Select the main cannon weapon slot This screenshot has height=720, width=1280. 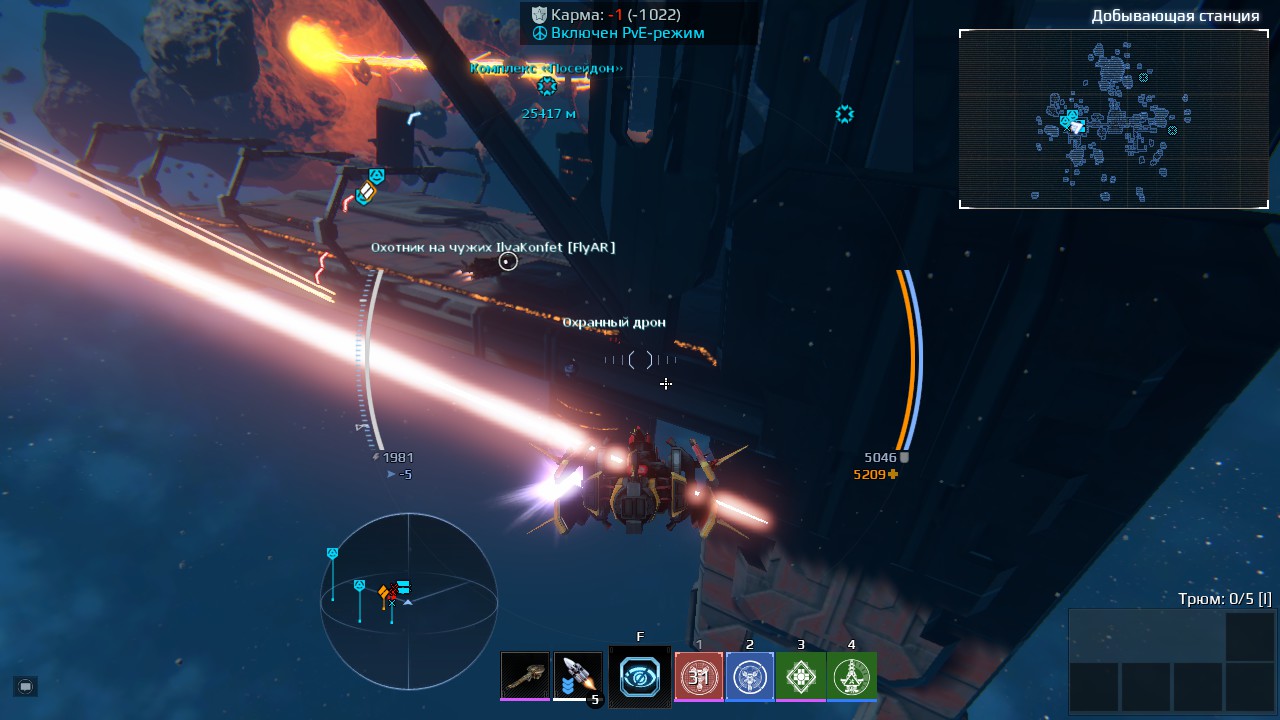point(525,676)
